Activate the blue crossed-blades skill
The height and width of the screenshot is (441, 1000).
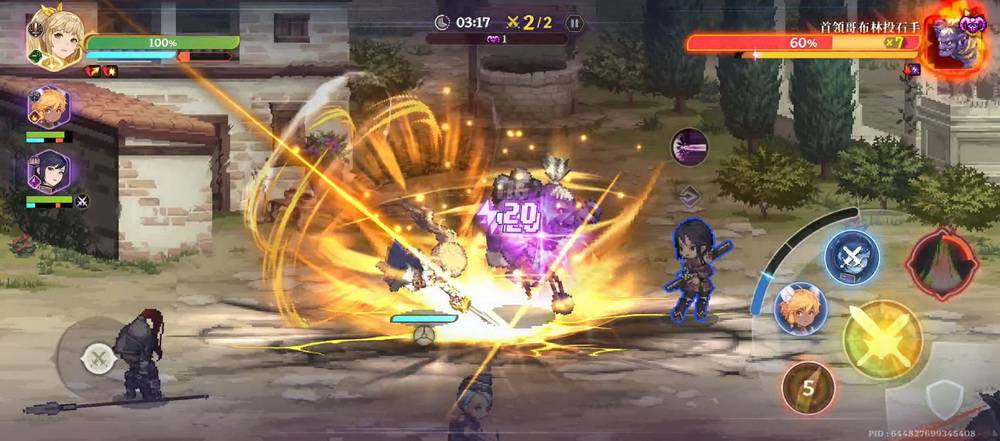(x=850, y=255)
